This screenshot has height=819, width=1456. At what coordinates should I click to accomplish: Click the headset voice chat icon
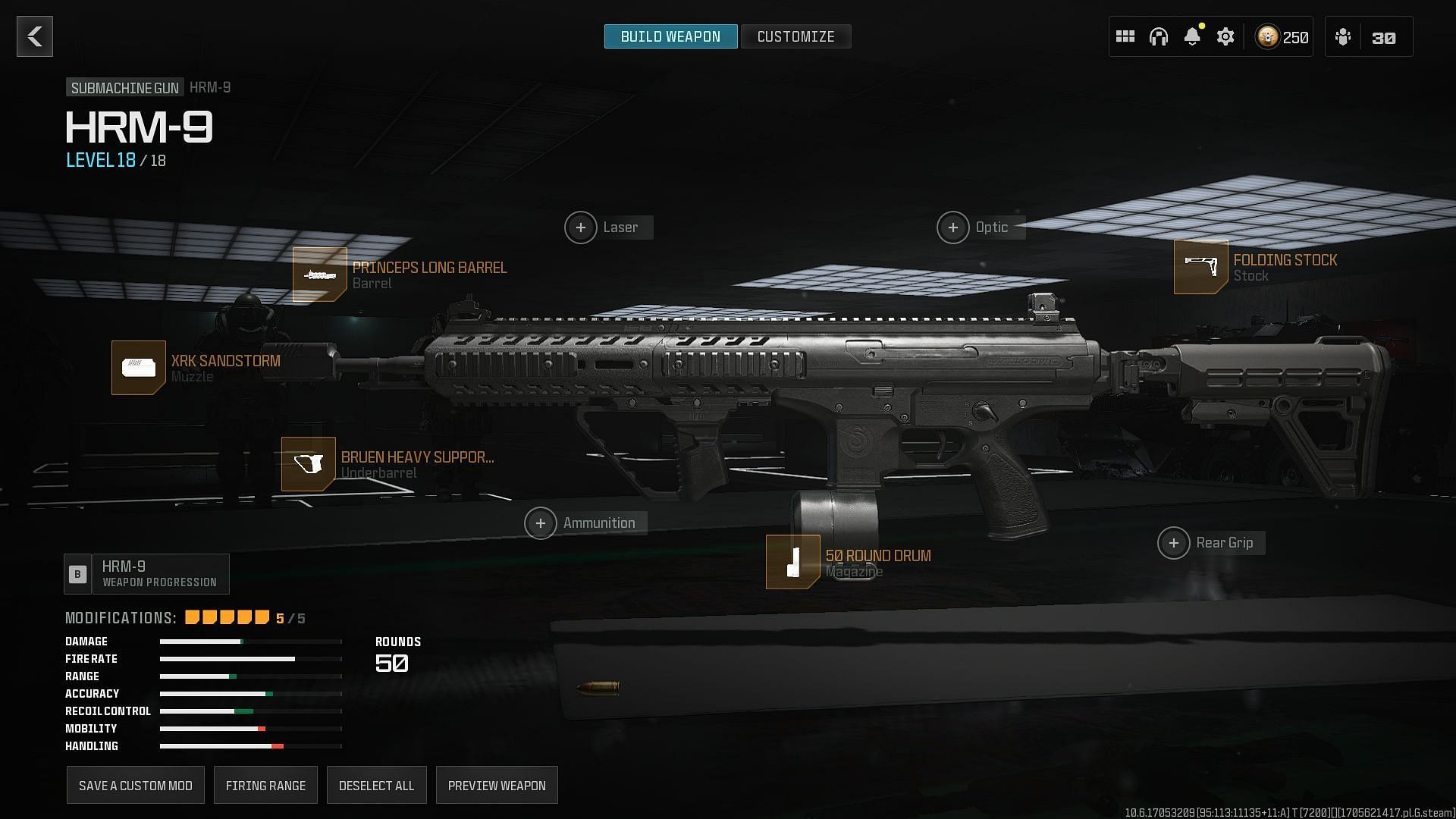[1159, 36]
